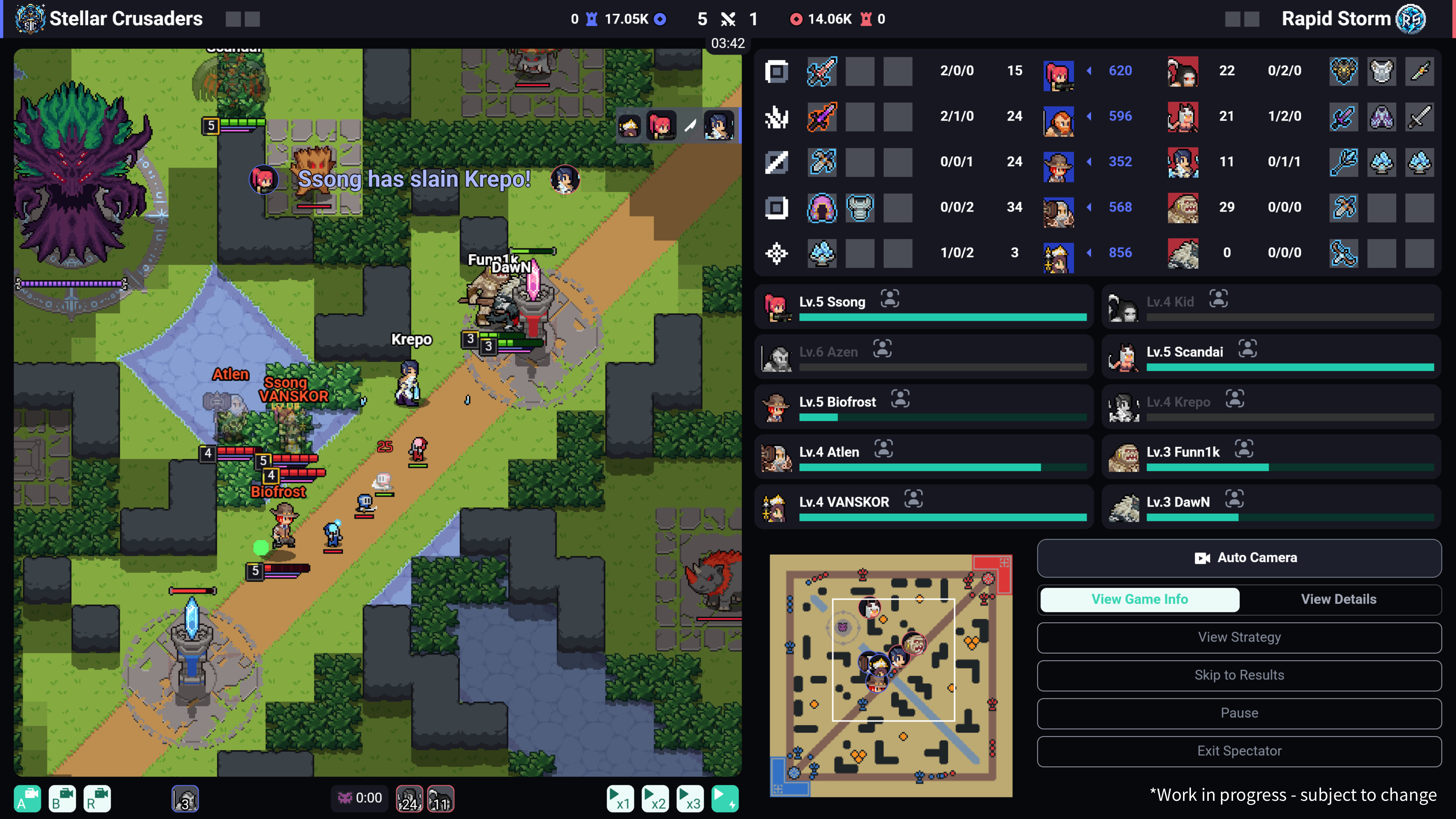Toggle spectate view for Lv.3 Funn1k

(x=1244, y=448)
